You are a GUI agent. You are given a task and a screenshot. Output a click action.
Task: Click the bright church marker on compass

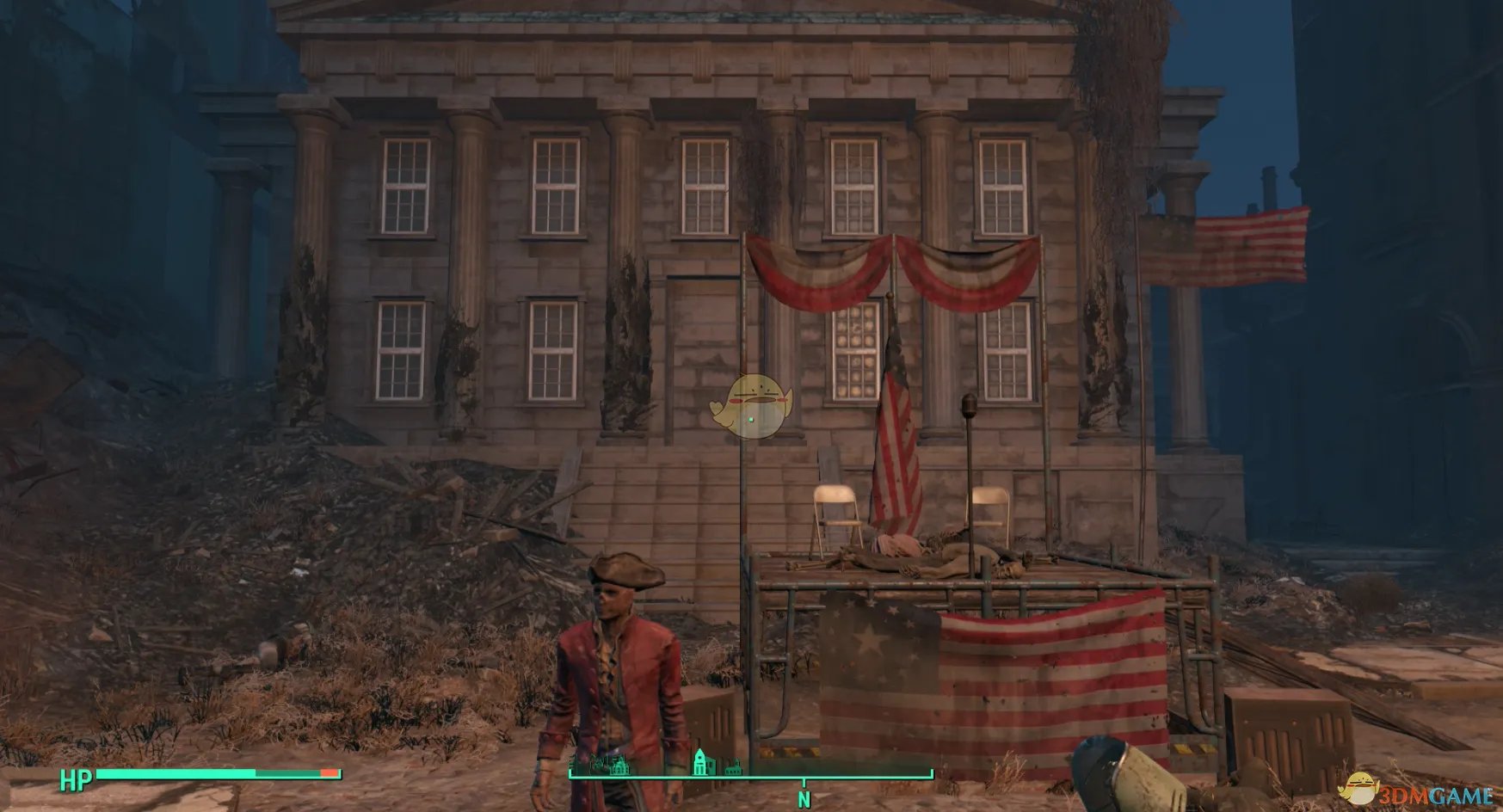(x=701, y=761)
